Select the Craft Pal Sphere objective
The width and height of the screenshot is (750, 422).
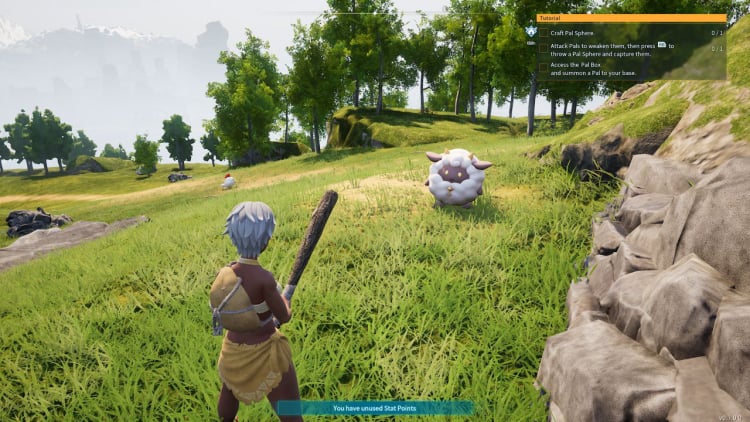(x=573, y=33)
